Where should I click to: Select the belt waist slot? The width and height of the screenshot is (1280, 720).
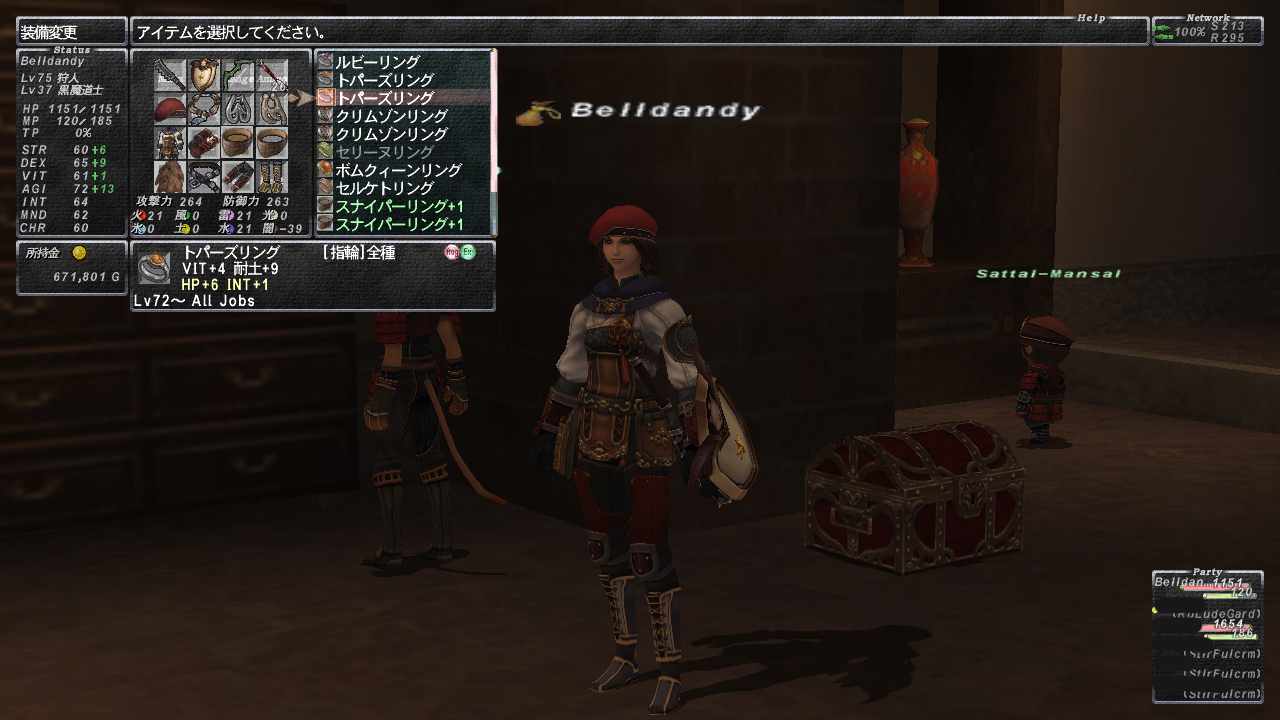pos(205,177)
